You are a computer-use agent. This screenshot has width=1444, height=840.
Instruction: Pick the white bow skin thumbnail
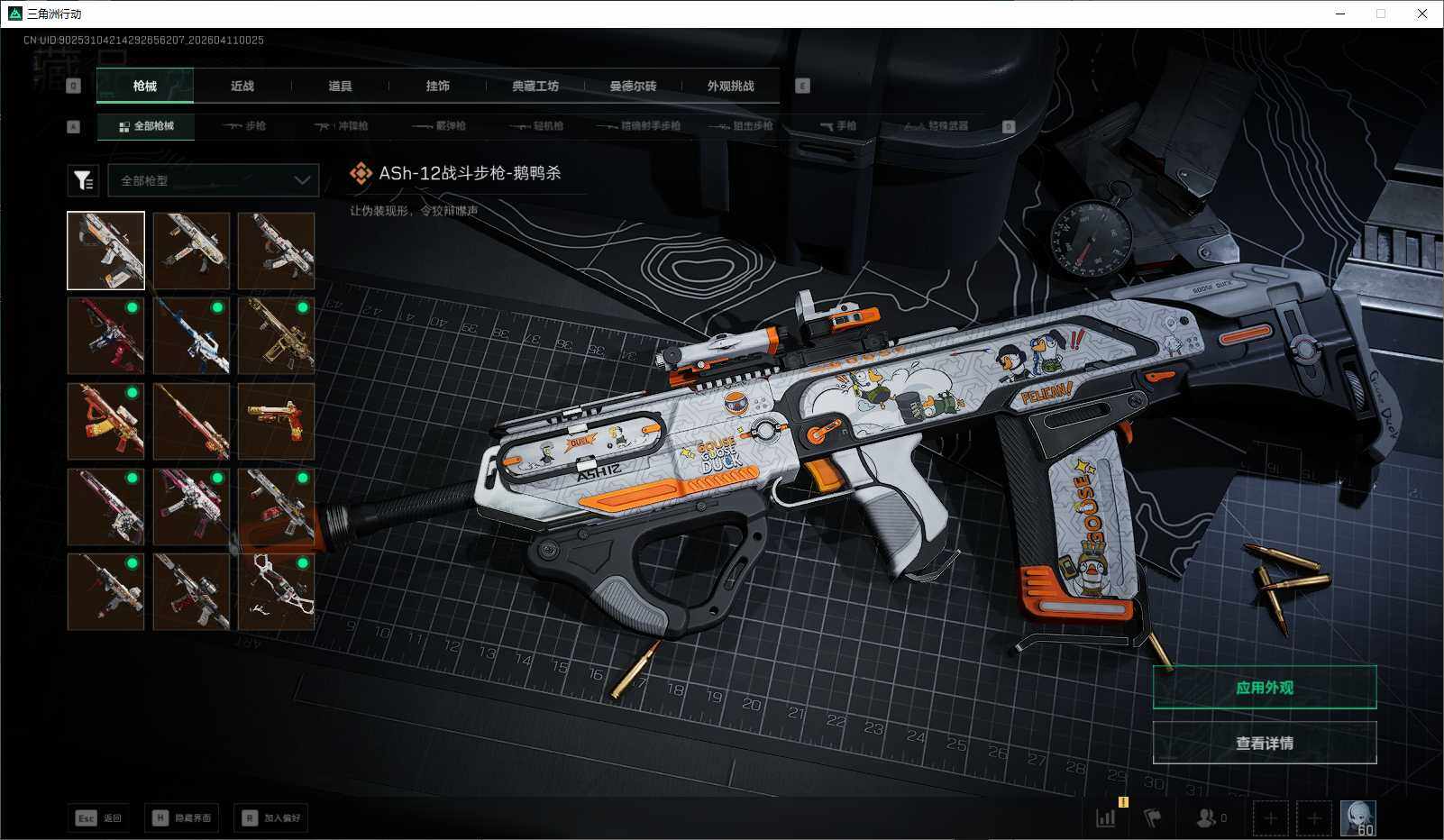(x=276, y=591)
